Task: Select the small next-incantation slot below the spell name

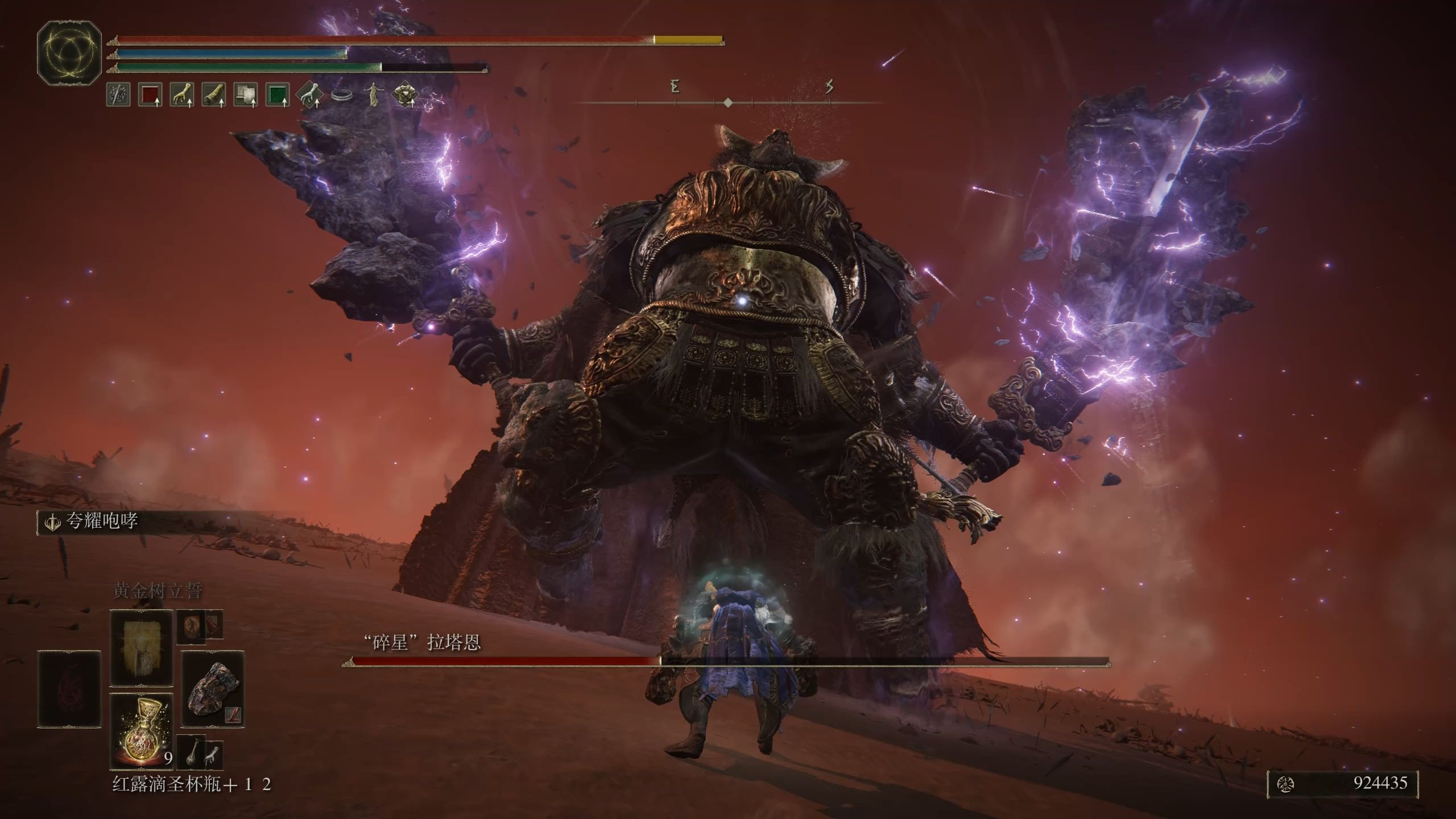Action: [x=191, y=627]
